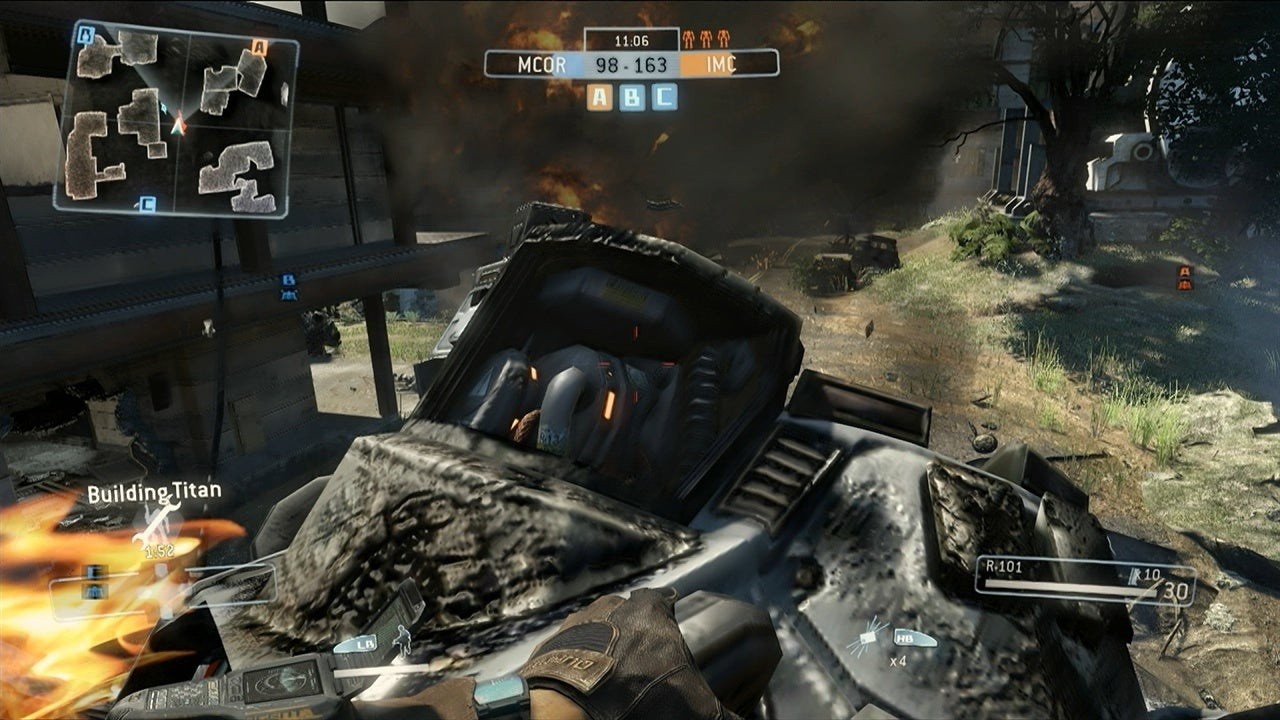The image size is (1280, 720).
Task: Click the orange A marker on the minimap
Action: [x=259, y=46]
